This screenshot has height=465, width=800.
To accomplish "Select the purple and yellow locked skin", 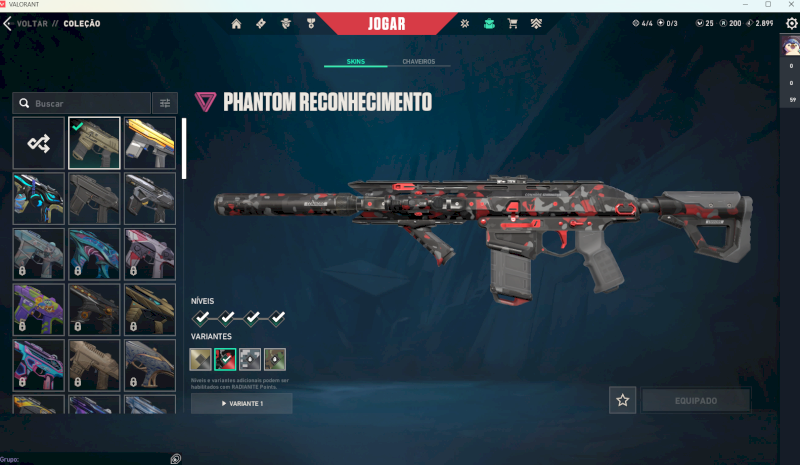I will coord(39,309).
